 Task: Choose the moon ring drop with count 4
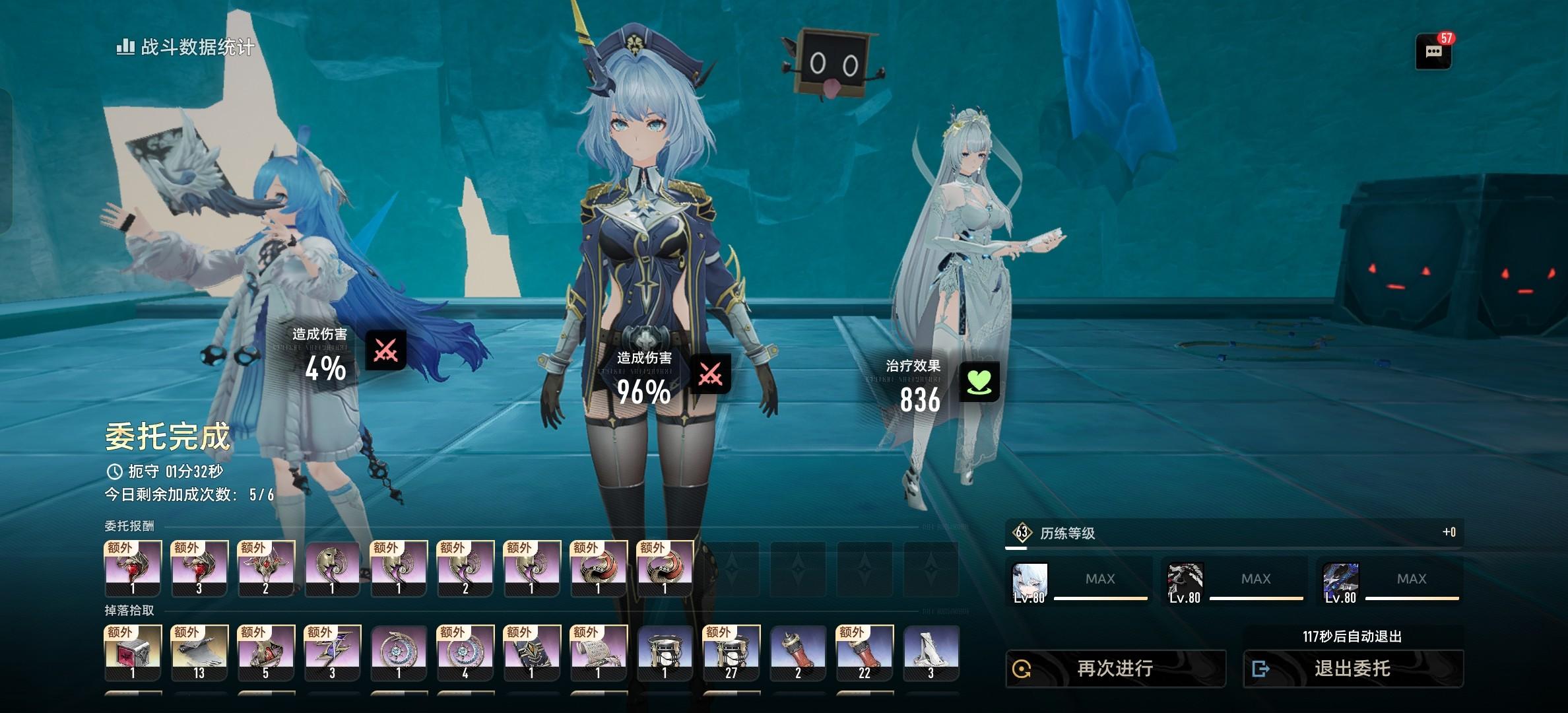point(465,652)
